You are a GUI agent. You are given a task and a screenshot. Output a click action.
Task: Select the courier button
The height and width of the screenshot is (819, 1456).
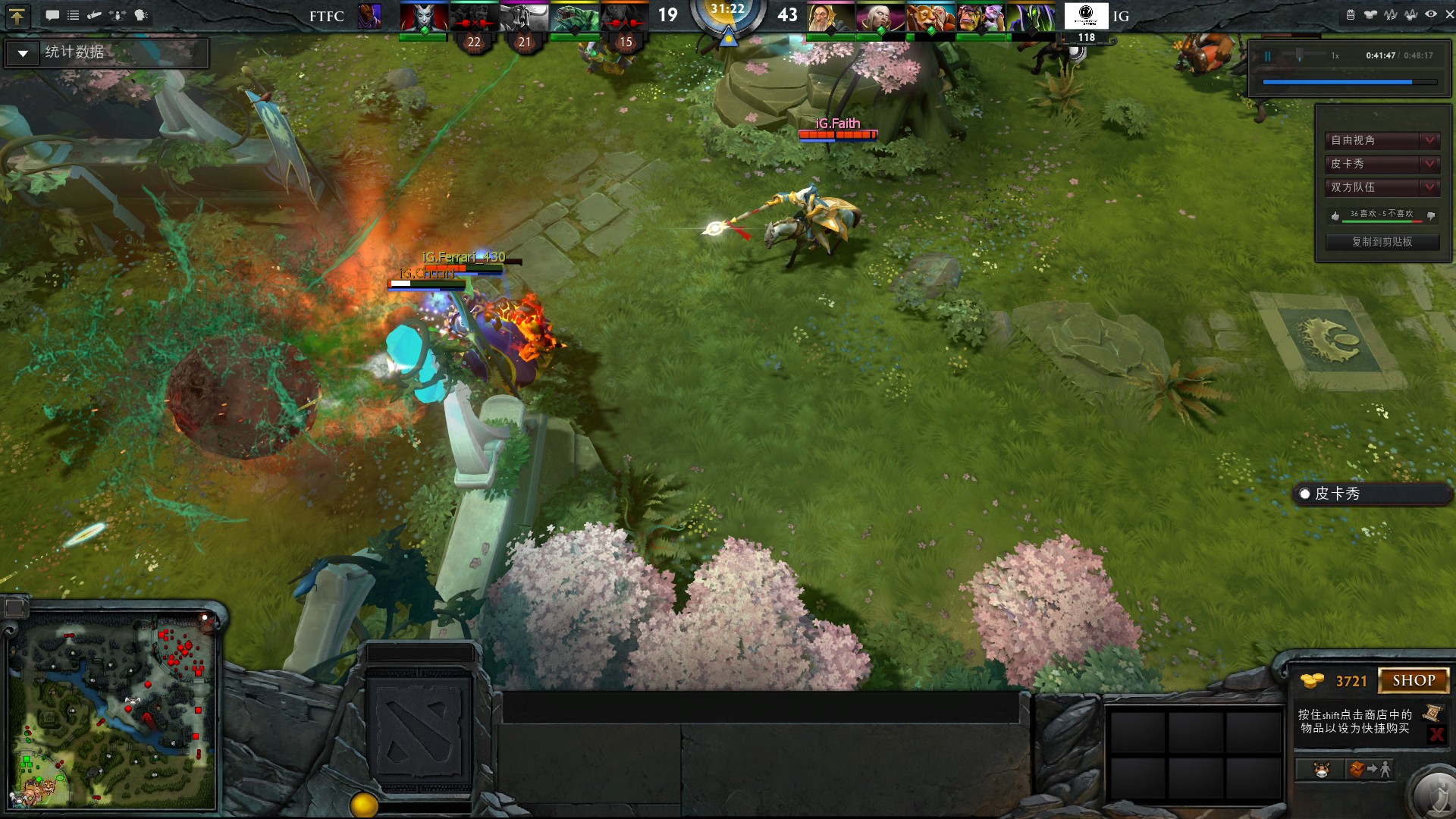1321,770
